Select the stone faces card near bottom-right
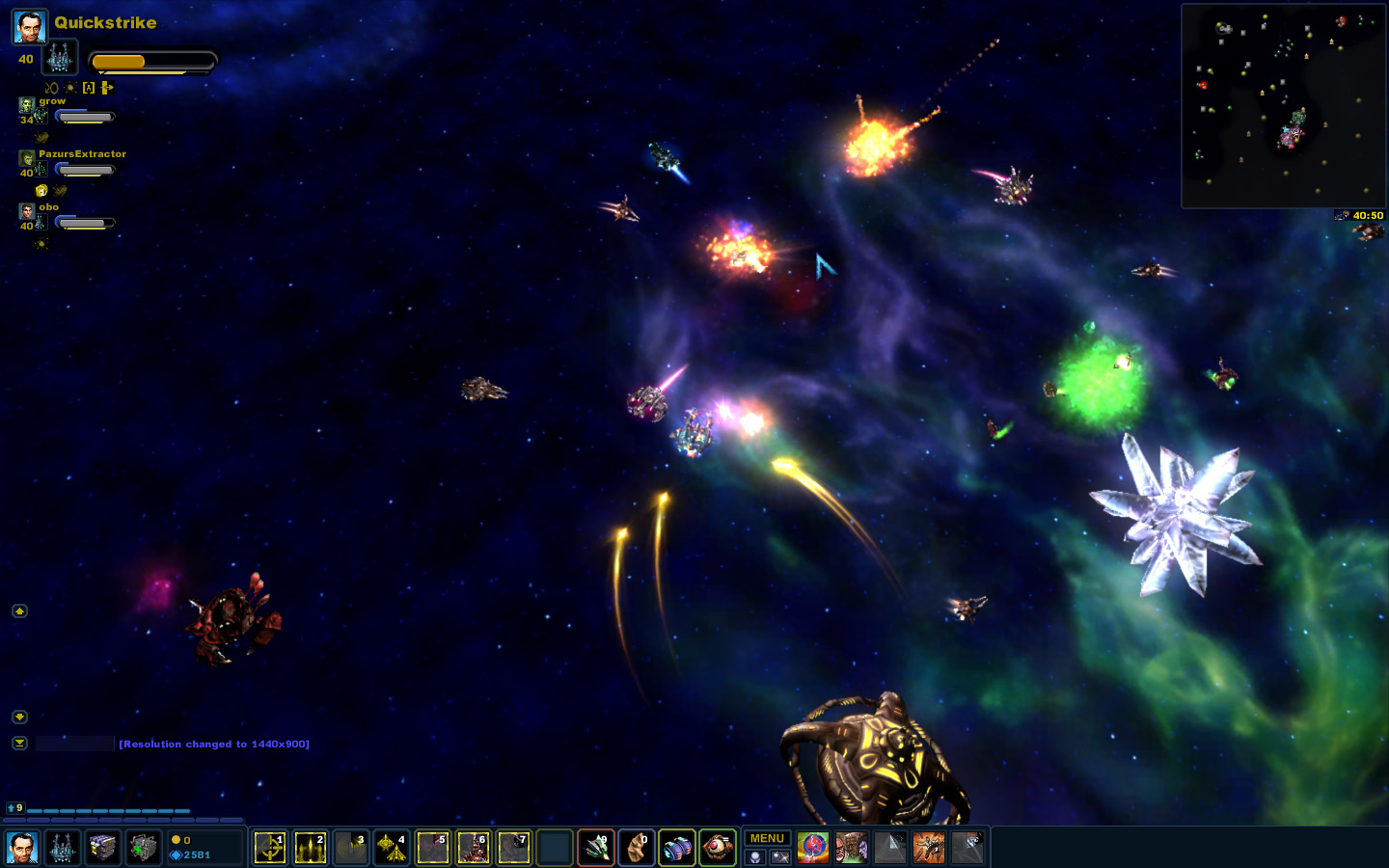Image resolution: width=1389 pixels, height=868 pixels. (851, 848)
